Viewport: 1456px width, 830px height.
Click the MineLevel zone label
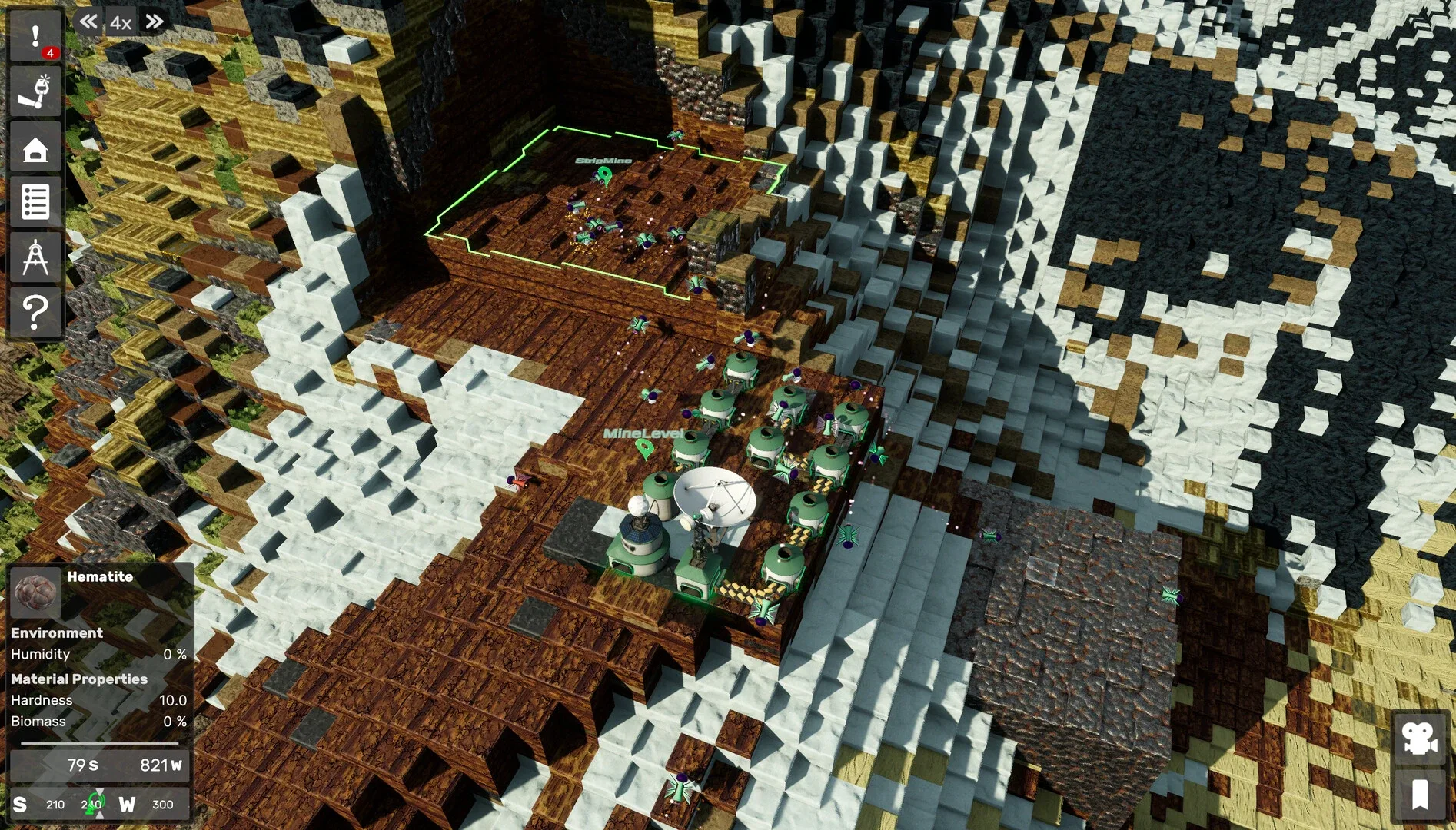click(x=644, y=434)
